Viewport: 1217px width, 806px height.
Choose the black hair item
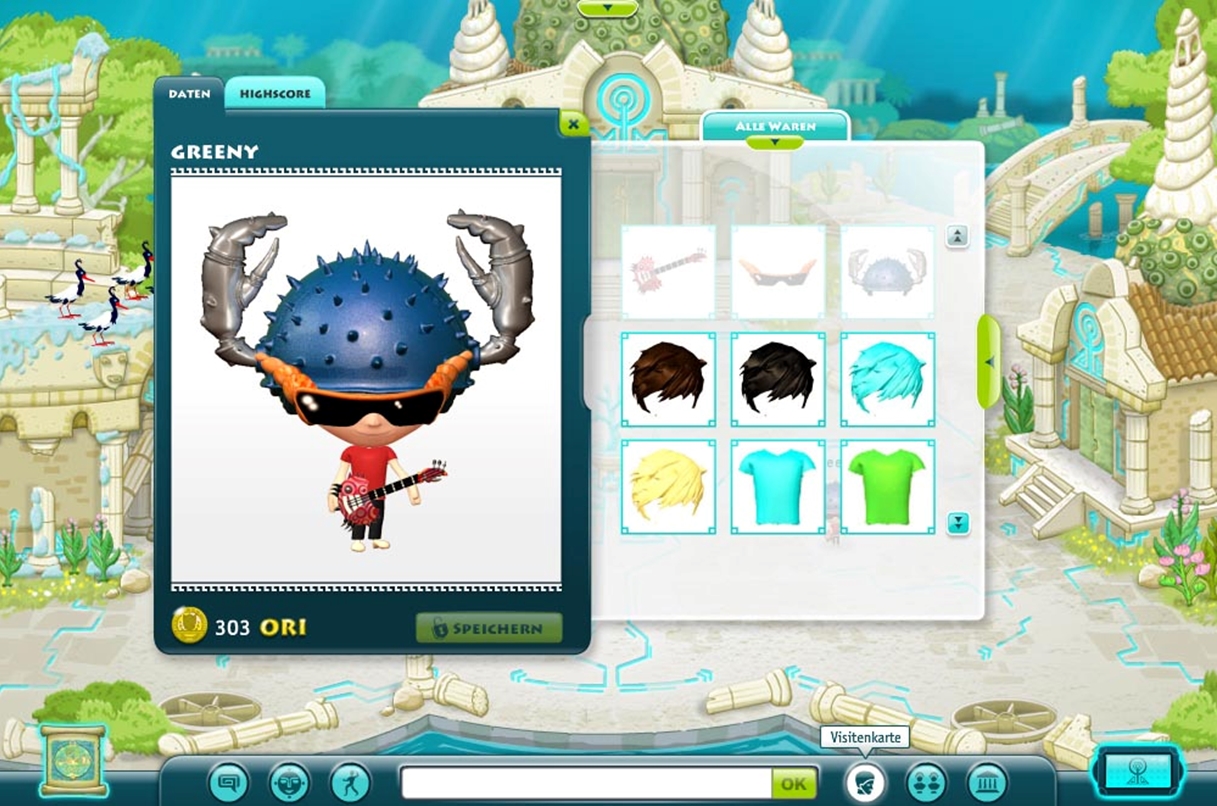coord(778,379)
